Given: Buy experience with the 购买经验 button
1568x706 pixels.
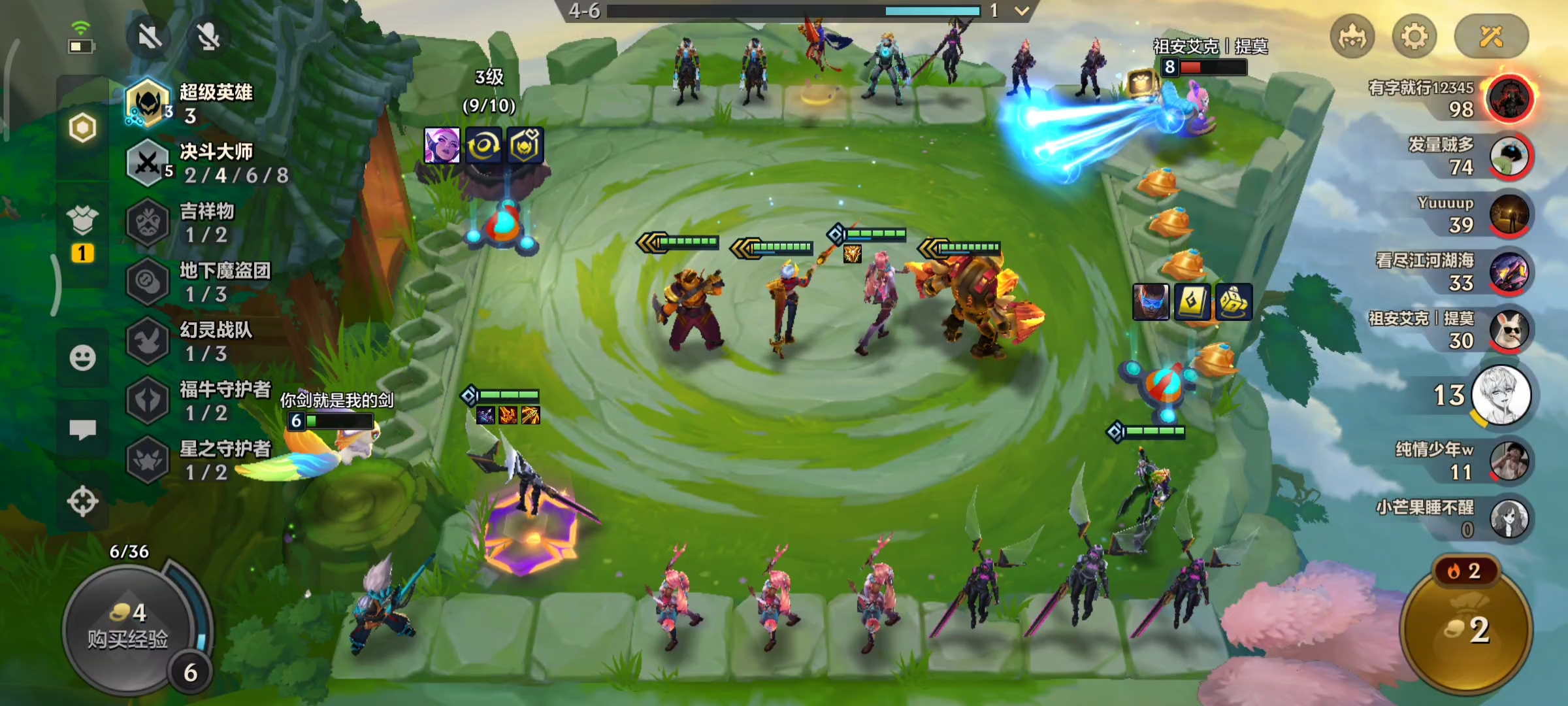Looking at the screenshot, I should [129, 628].
